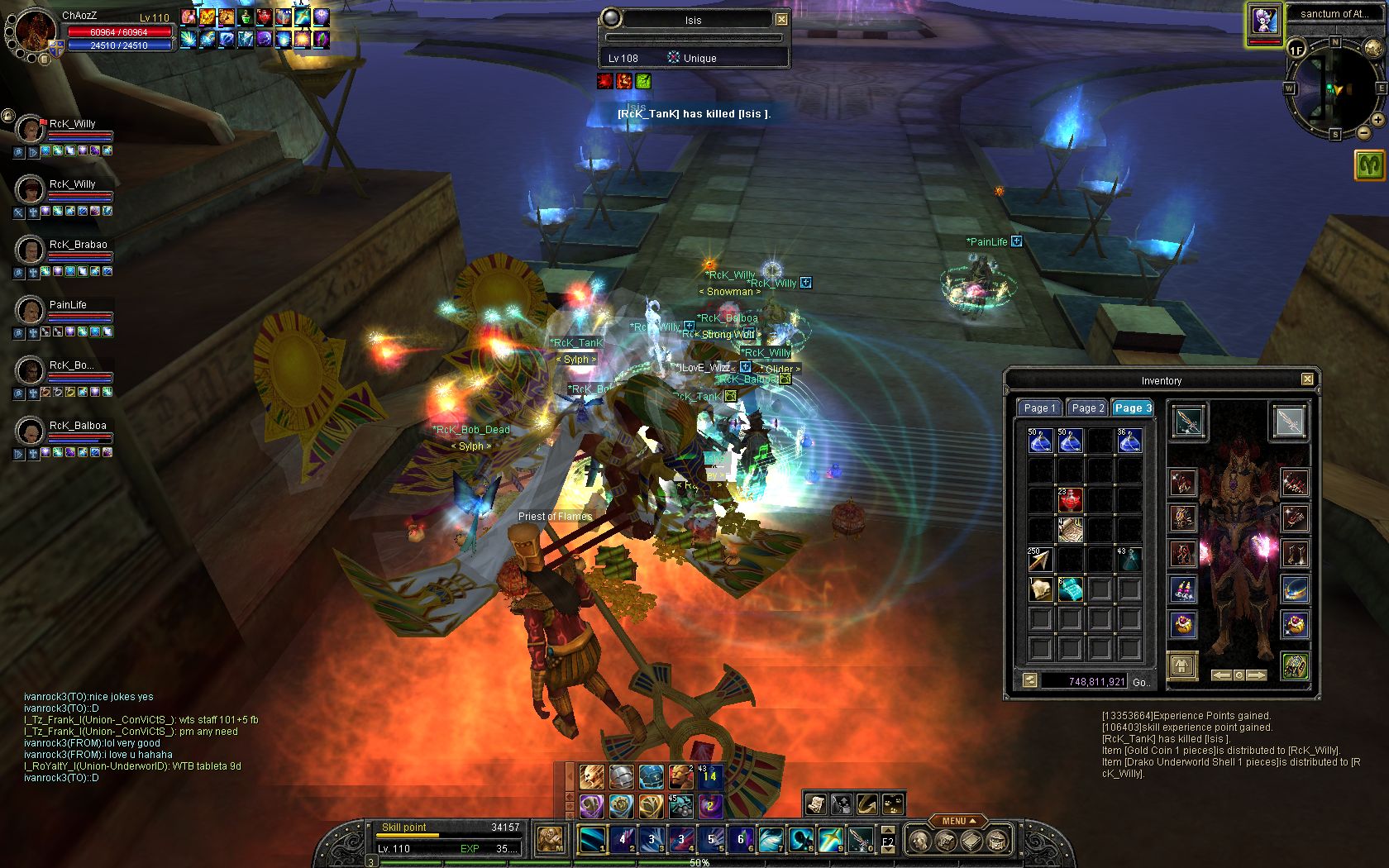Expand the MENU button
The image size is (1389, 868).
click(958, 821)
